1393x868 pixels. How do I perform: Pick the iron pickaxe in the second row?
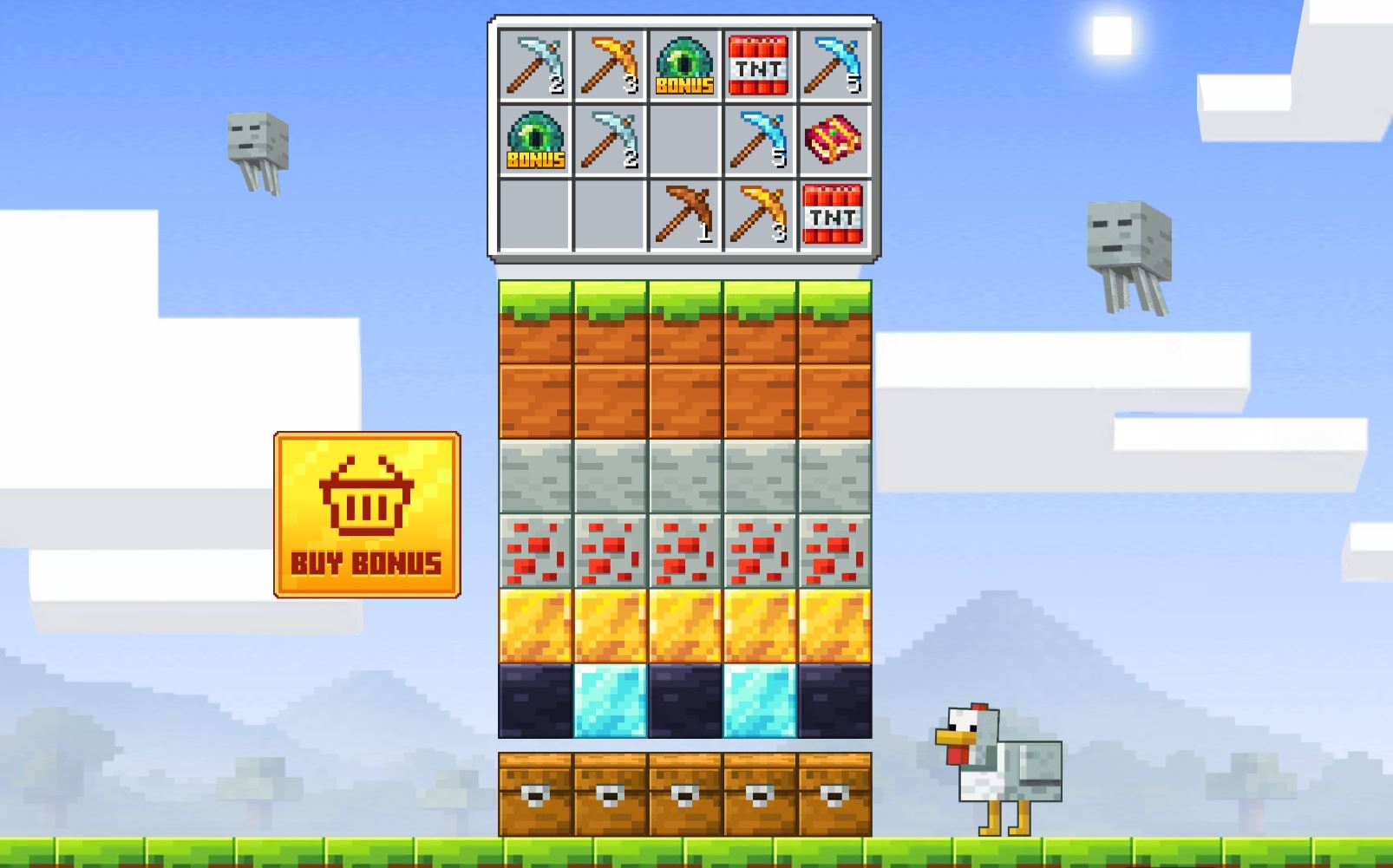click(x=610, y=139)
